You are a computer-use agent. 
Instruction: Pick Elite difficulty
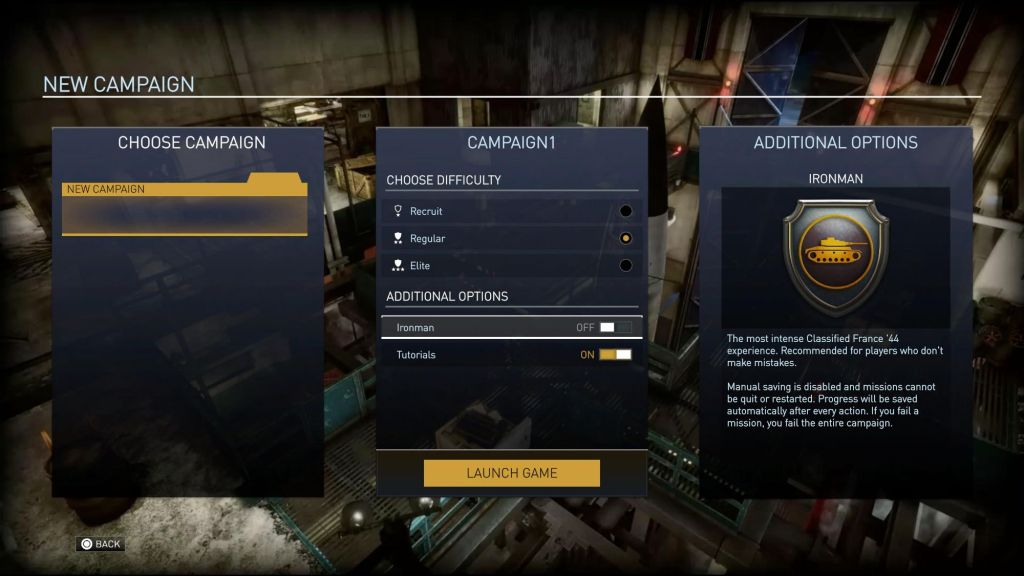pyautogui.click(x=626, y=266)
